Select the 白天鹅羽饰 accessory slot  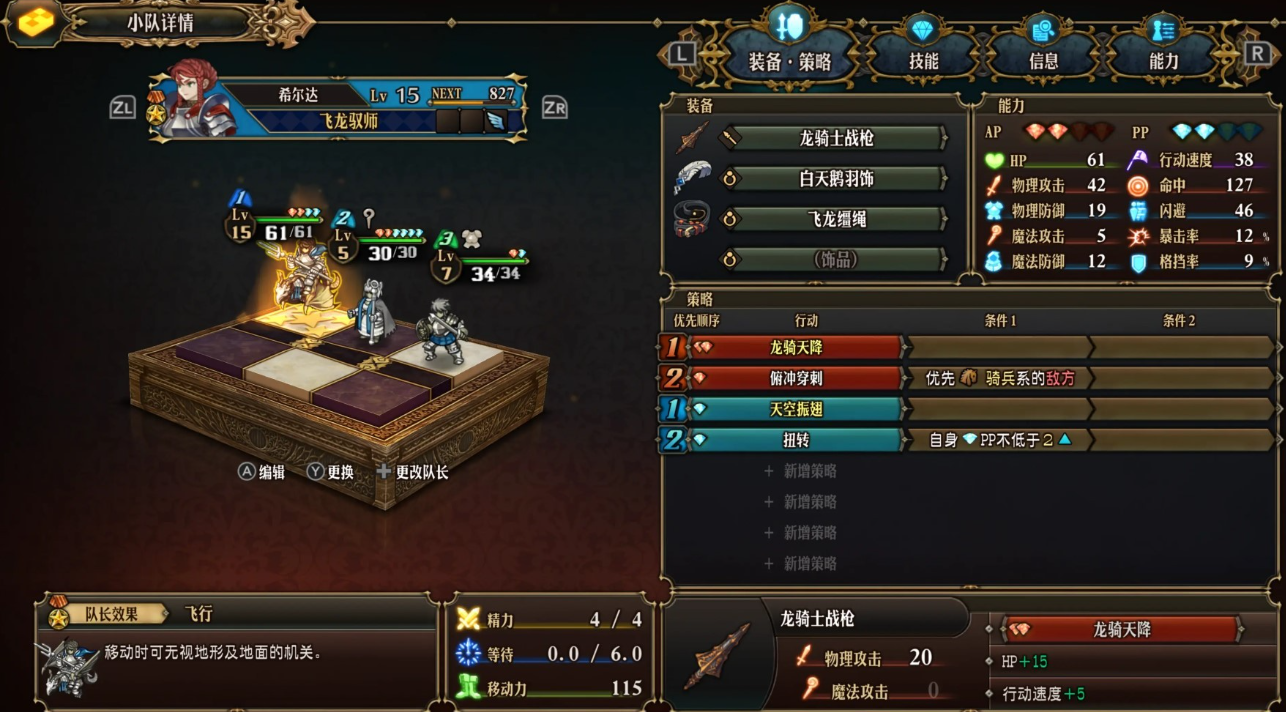pos(836,179)
